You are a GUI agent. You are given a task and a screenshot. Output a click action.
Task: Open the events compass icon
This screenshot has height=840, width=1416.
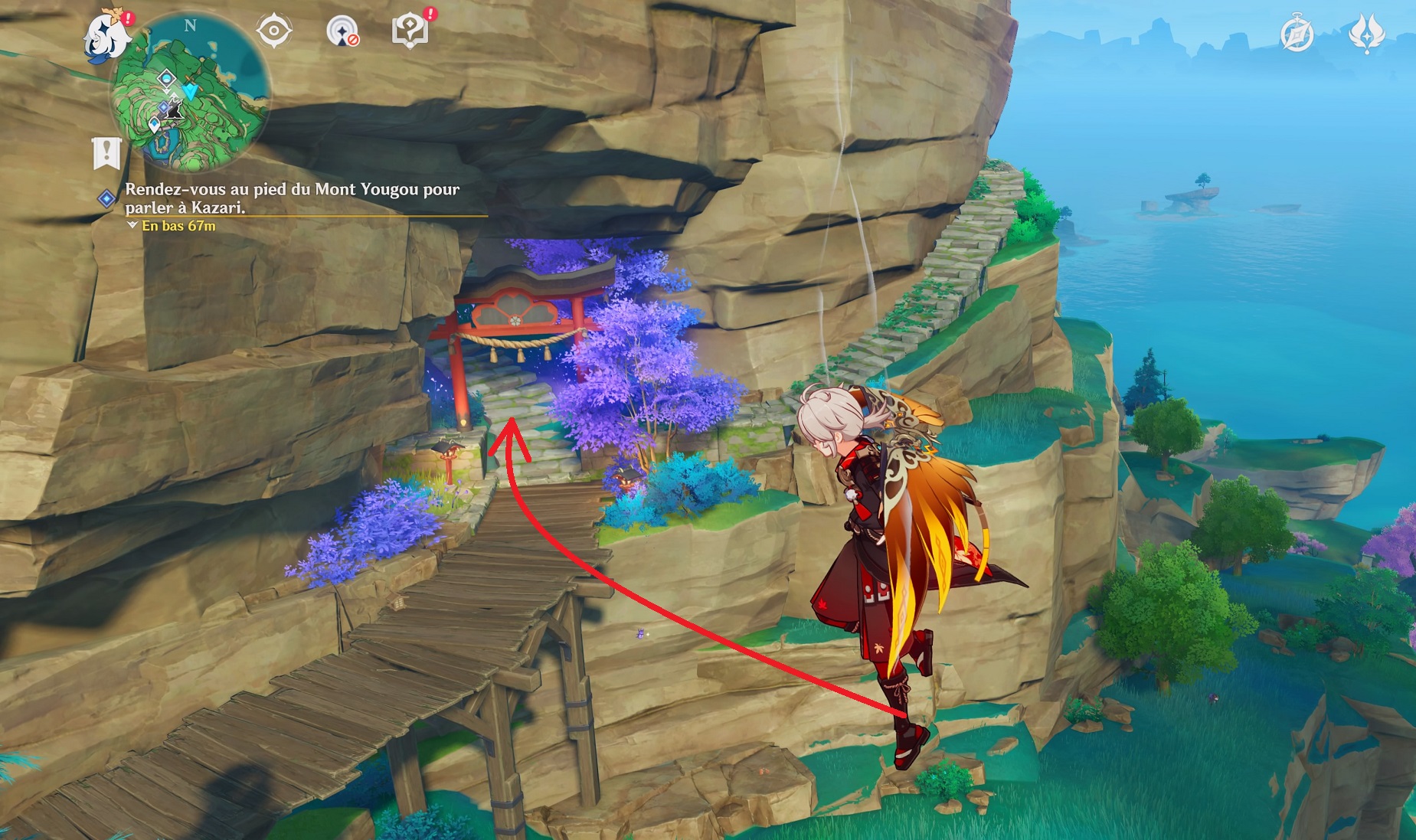tap(1297, 34)
